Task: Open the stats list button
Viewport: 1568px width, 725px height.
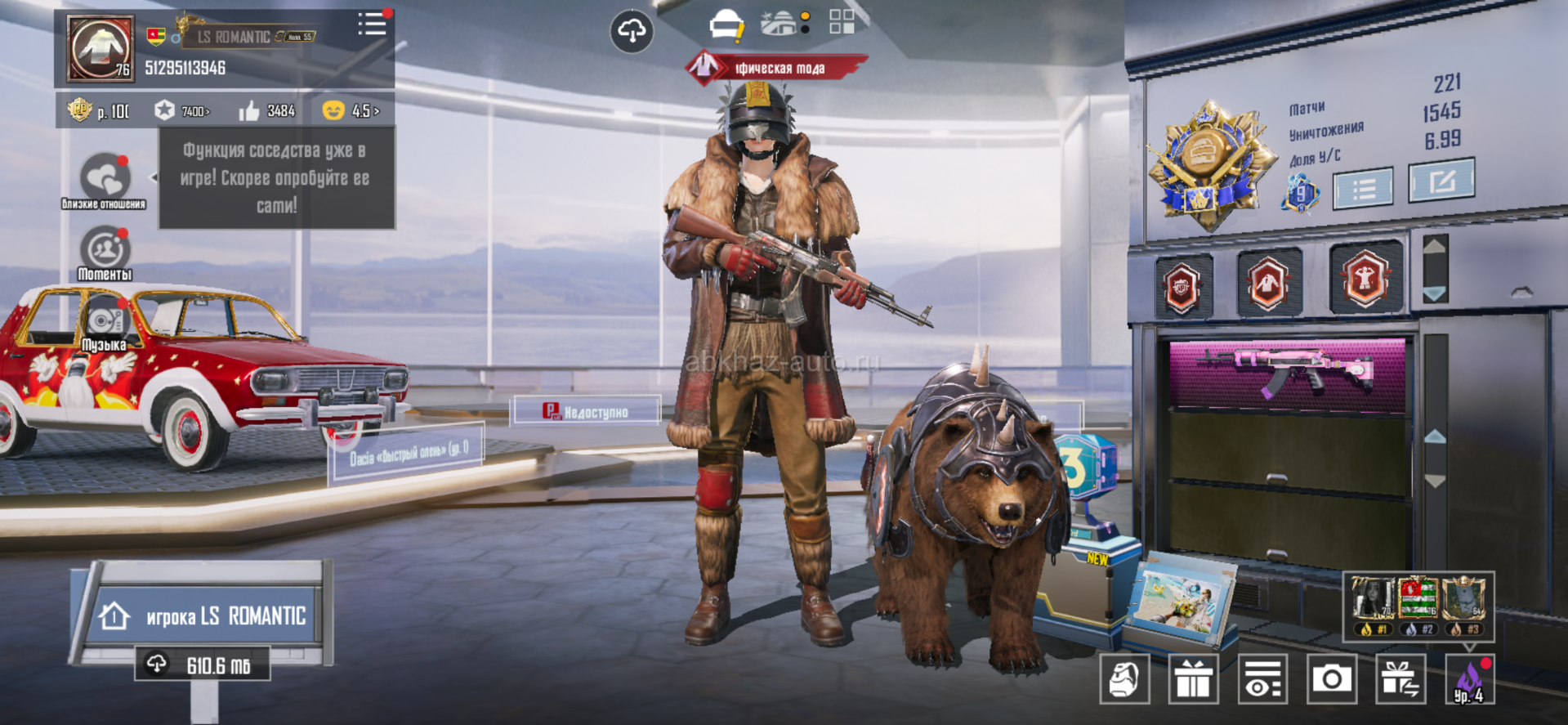Action: (x=1363, y=189)
